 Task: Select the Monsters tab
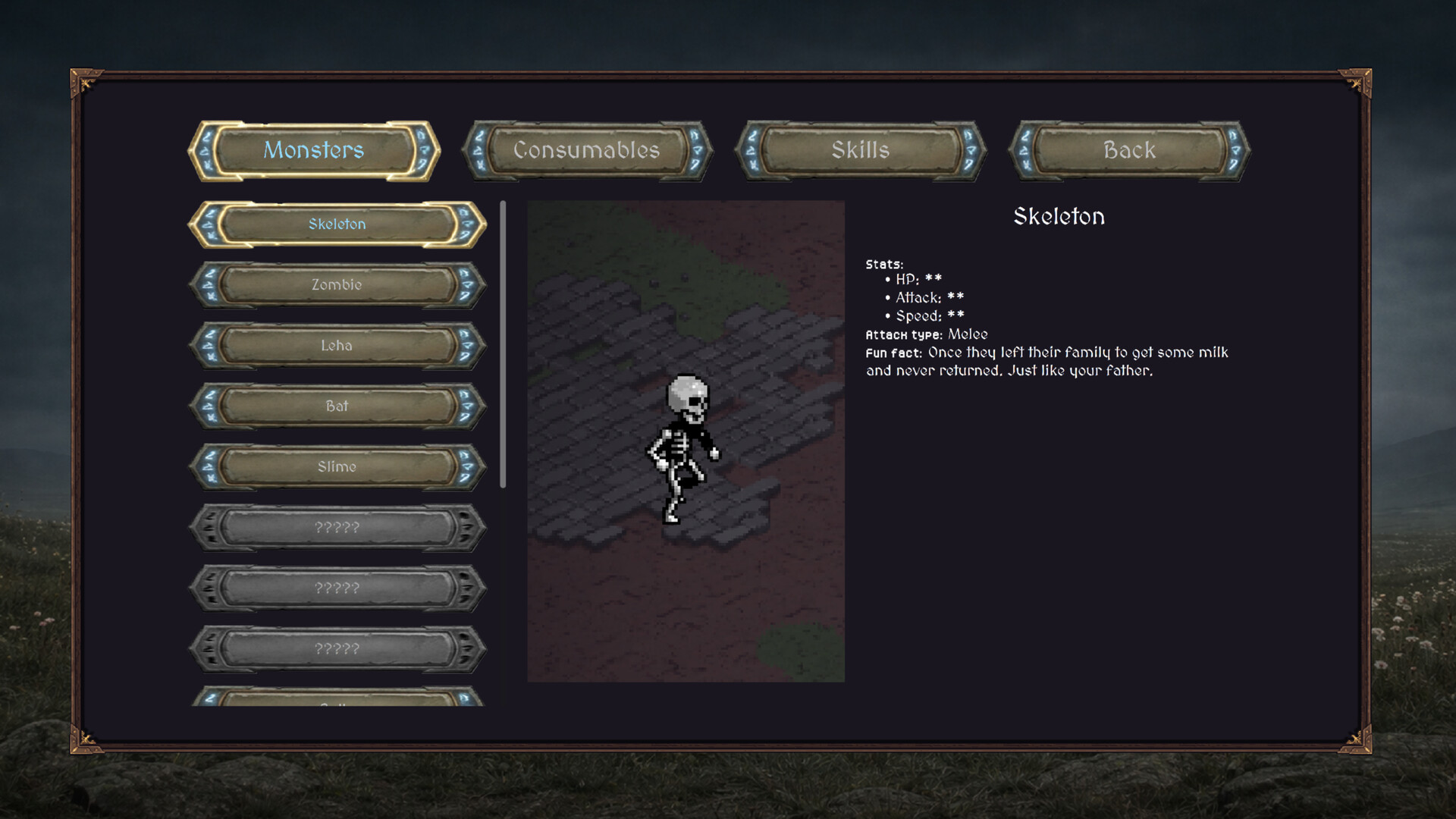coord(315,149)
